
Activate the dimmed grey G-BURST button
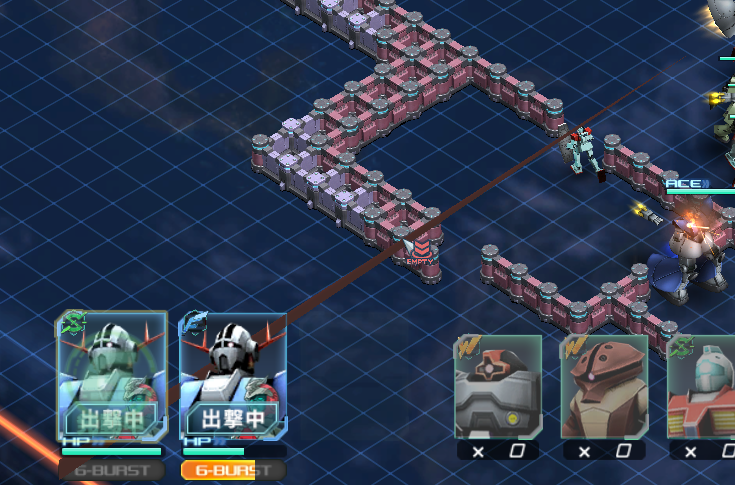(111, 469)
